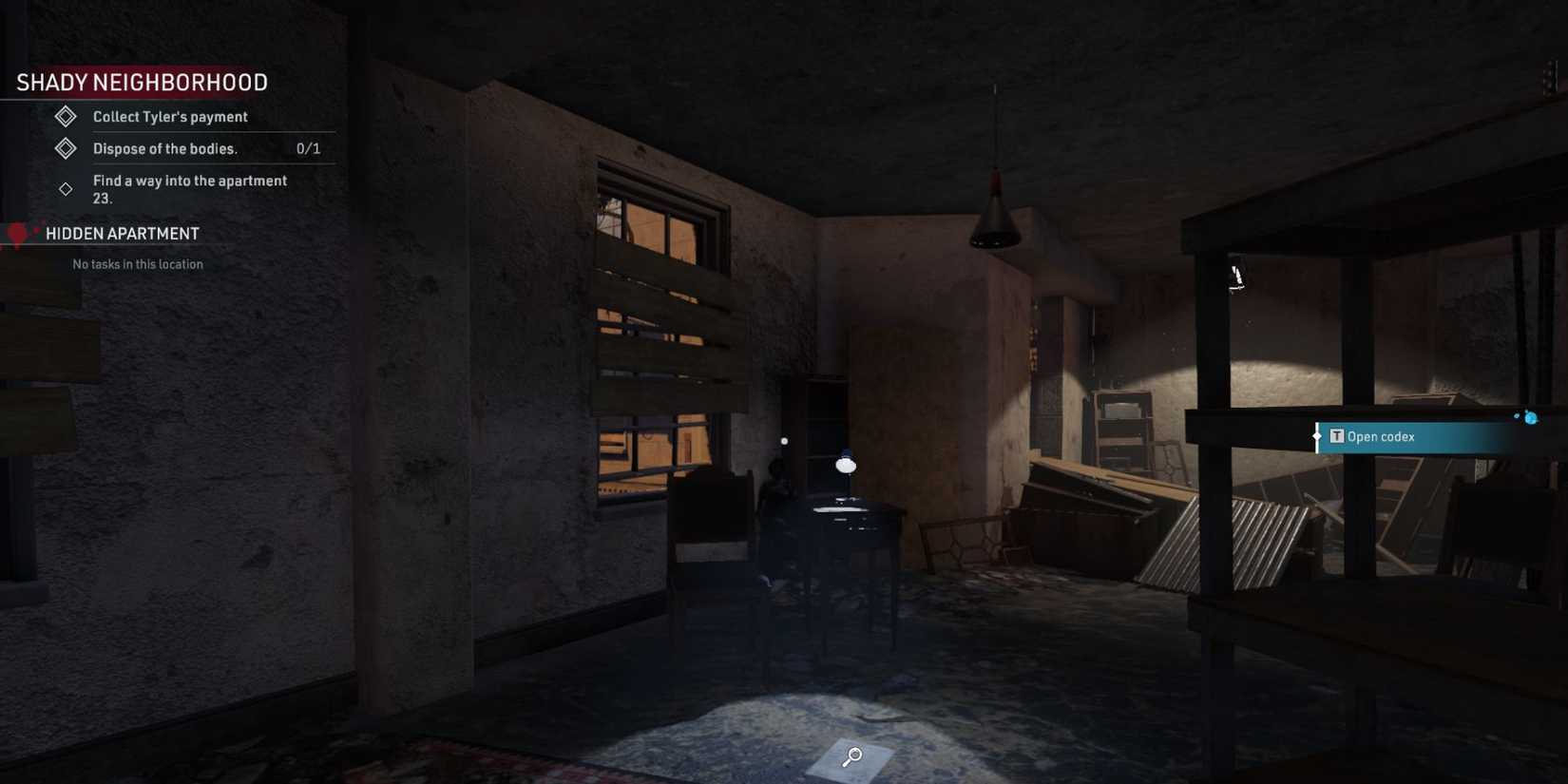Click the blue droplet icon above the codex banner
Viewport: 1568px width, 784px height.
pyautogui.click(x=1529, y=415)
